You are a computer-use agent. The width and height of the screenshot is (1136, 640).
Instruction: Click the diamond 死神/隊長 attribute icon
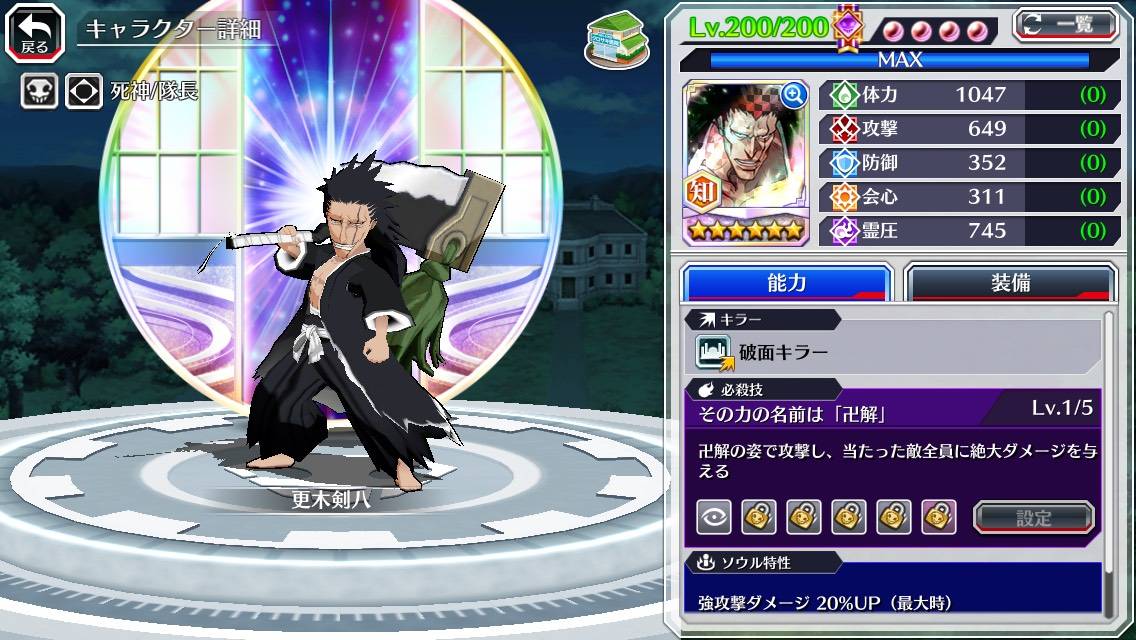click(84, 92)
